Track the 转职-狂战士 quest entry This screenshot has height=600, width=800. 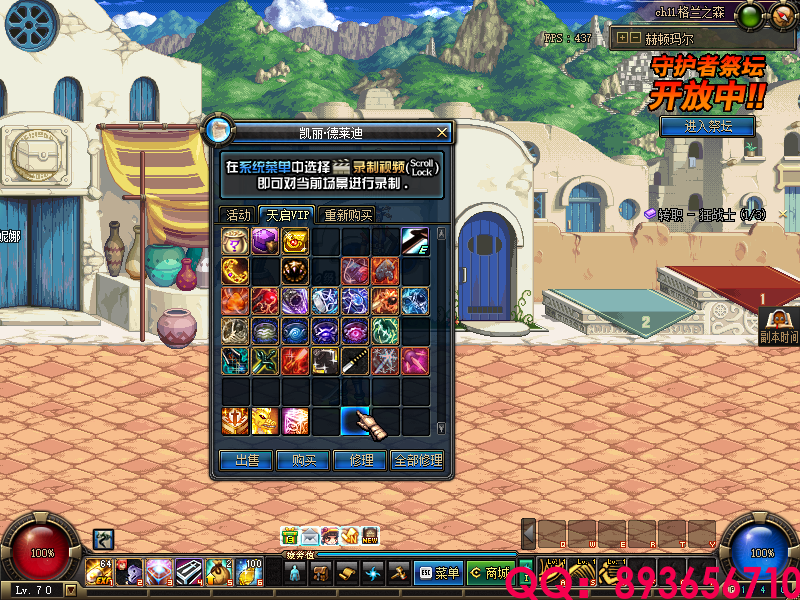[704, 215]
